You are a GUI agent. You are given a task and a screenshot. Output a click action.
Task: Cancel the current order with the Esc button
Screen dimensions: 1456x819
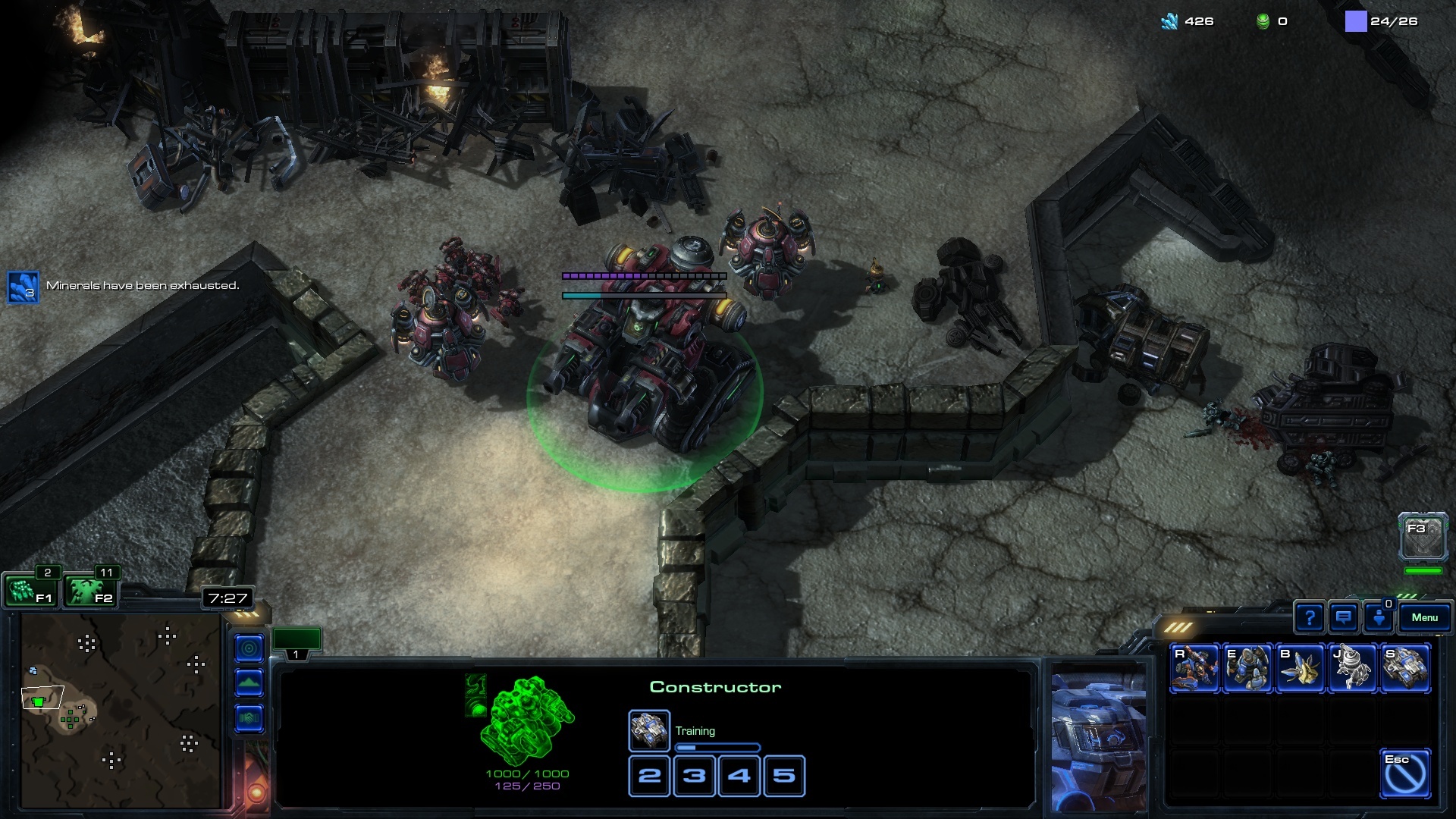click(x=1405, y=773)
